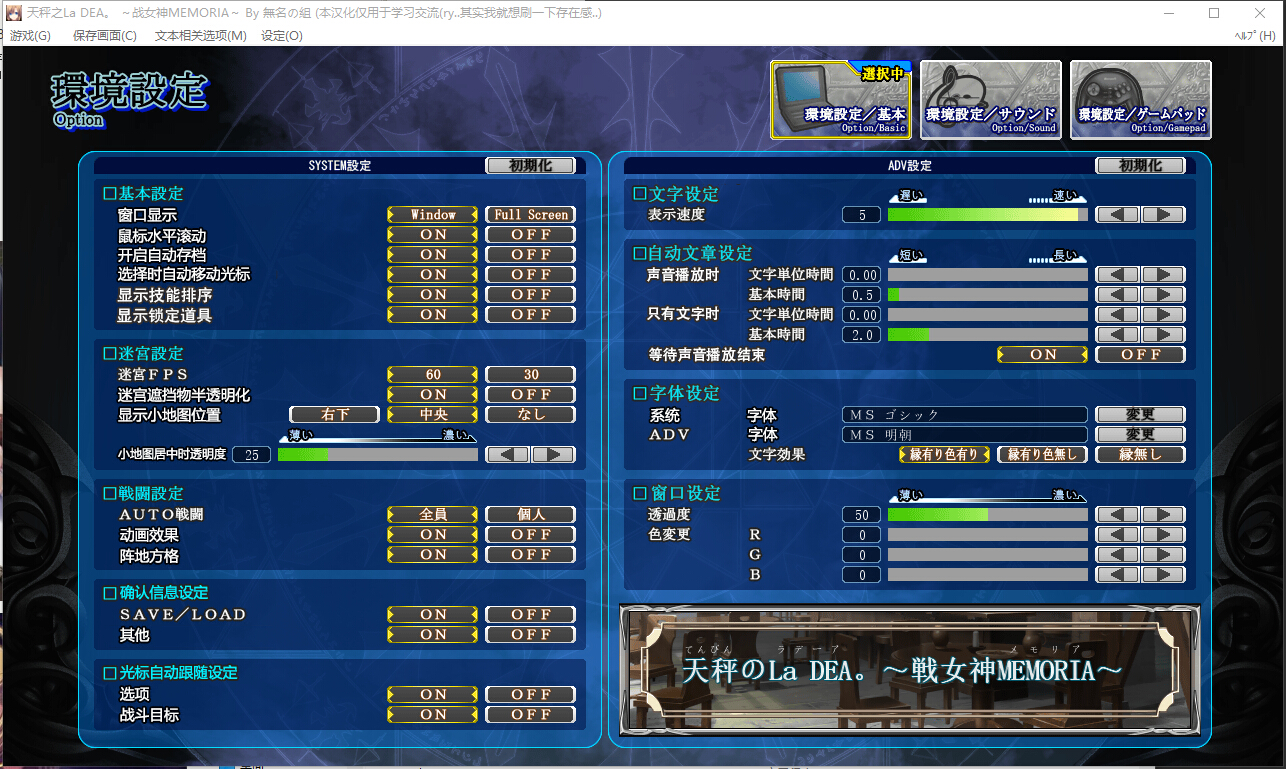Change the 系统 font with 変更
The height and width of the screenshot is (769, 1286).
click(1141, 415)
